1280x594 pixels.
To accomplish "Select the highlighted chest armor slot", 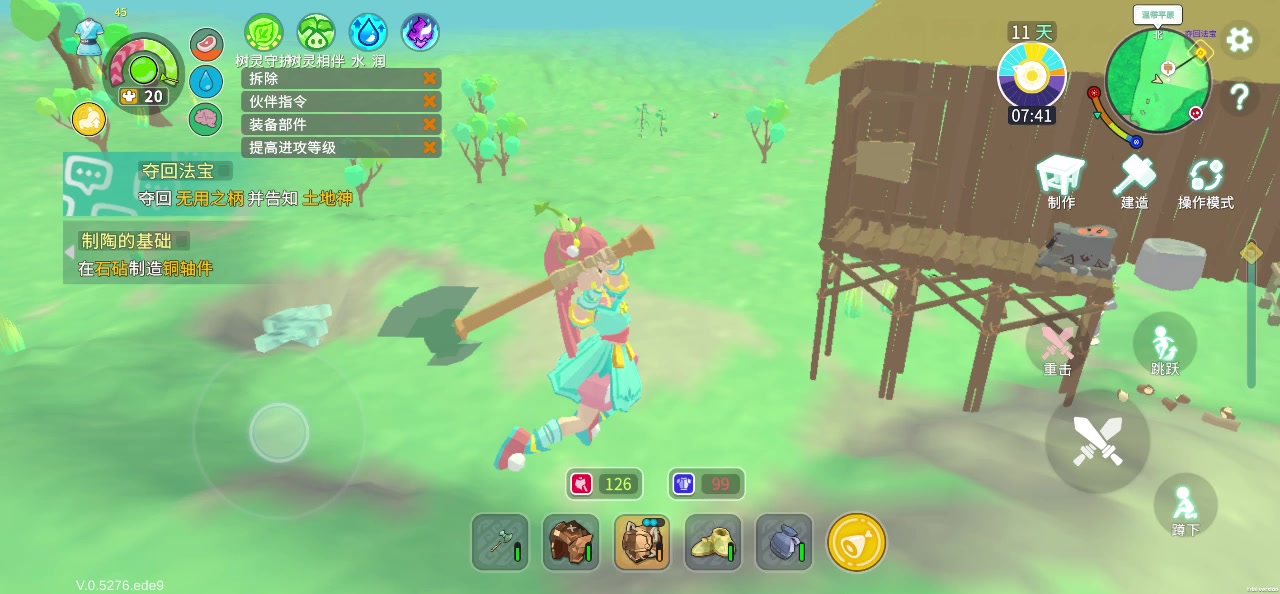I will click(642, 543).
